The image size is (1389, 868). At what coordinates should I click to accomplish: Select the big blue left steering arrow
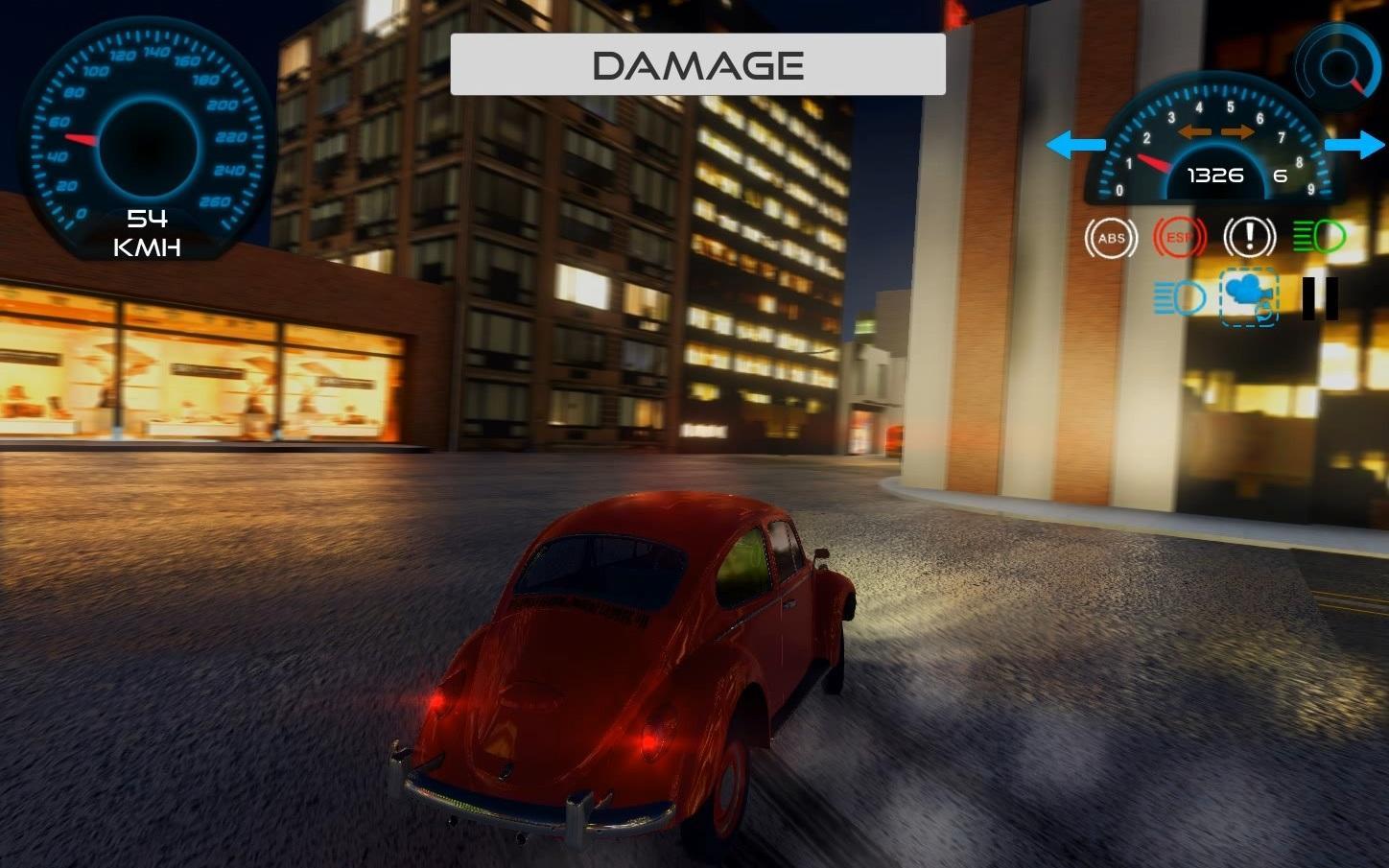click(1076, 145)
